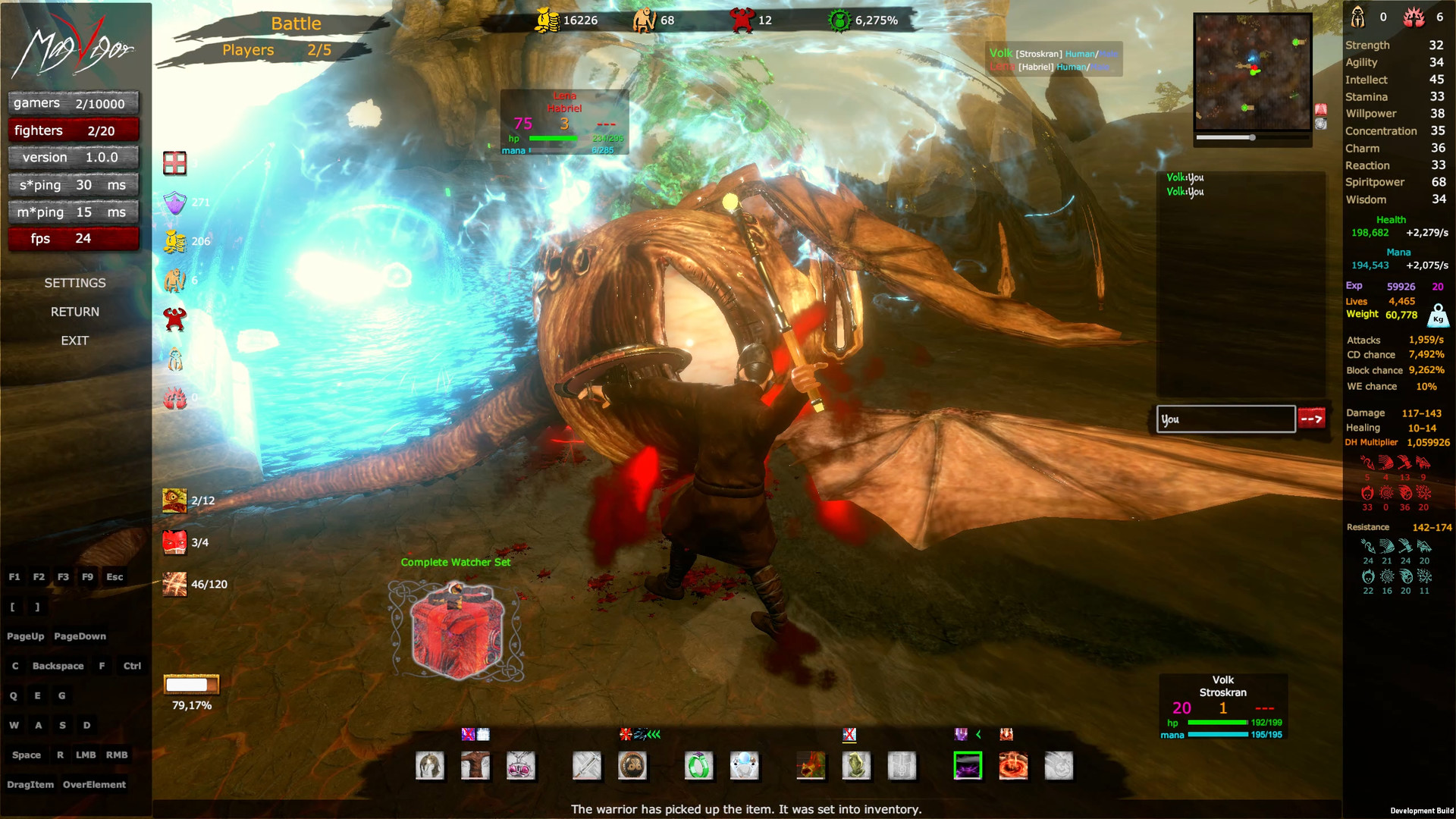Click the fighters 2/20 button
The height and width of the screenshot is (819, 1456).
click(x=73, y=130)
